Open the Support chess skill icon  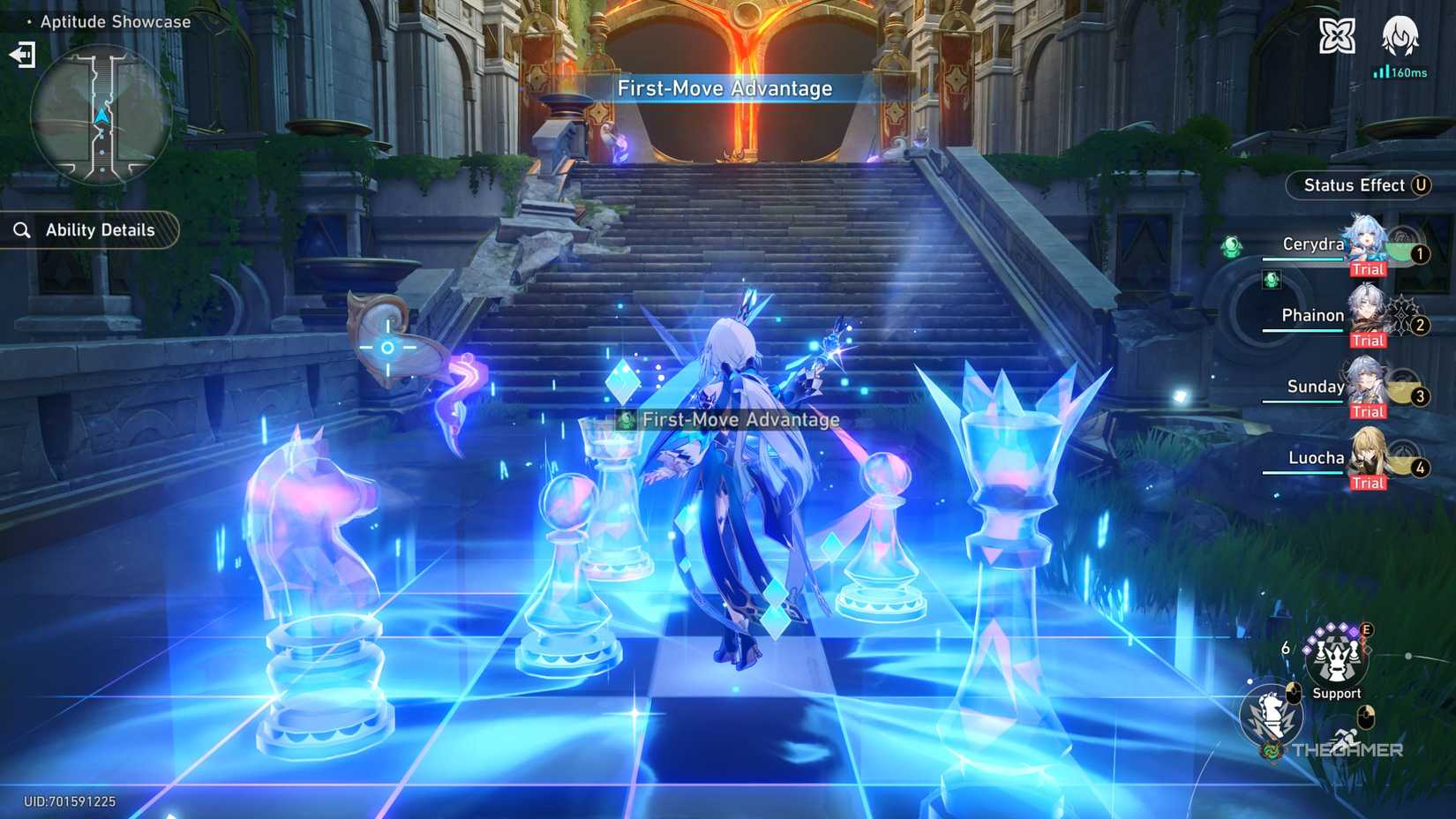coord(1337,659)
